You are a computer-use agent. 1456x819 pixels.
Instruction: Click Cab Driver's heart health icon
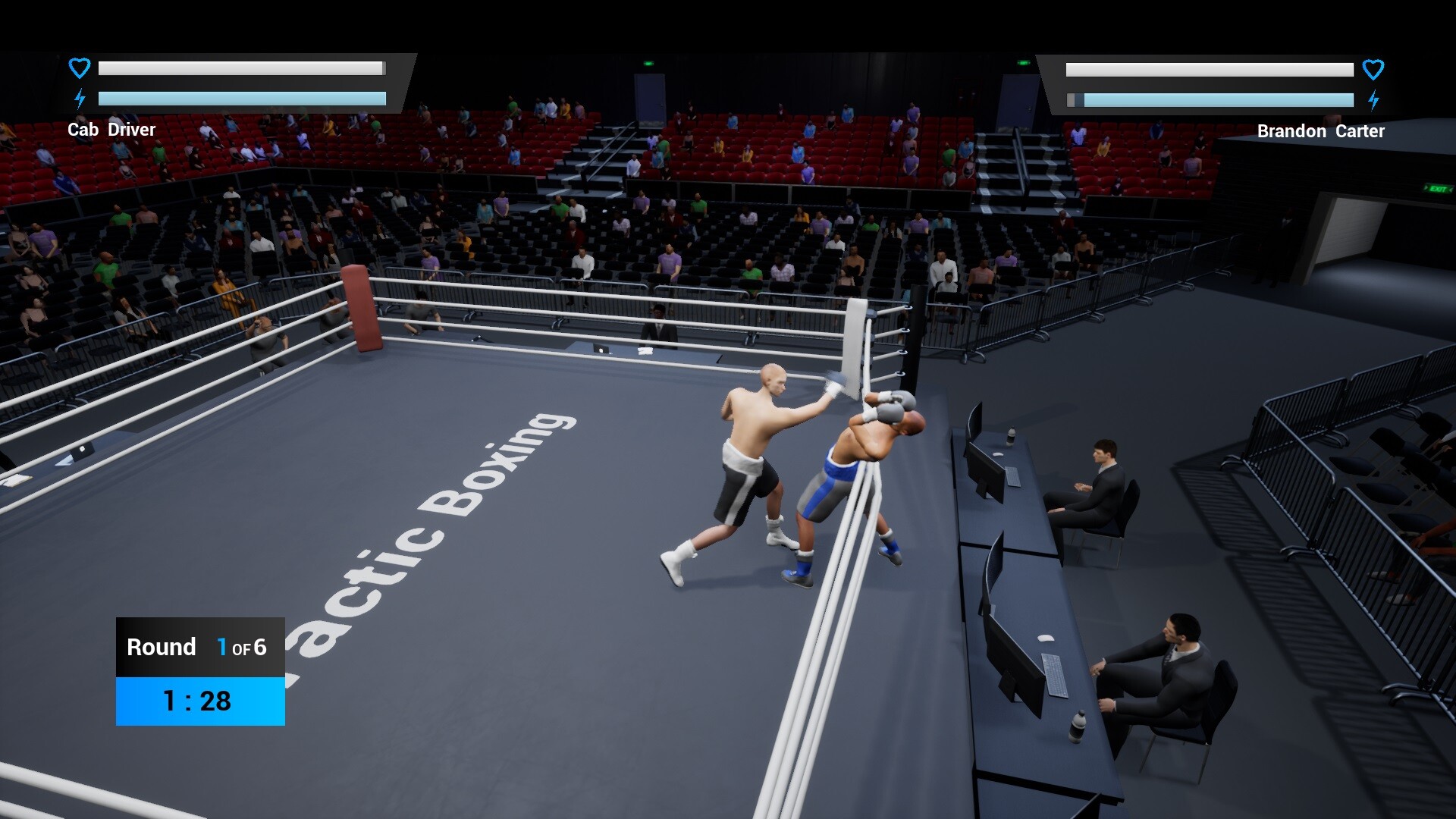79,67
